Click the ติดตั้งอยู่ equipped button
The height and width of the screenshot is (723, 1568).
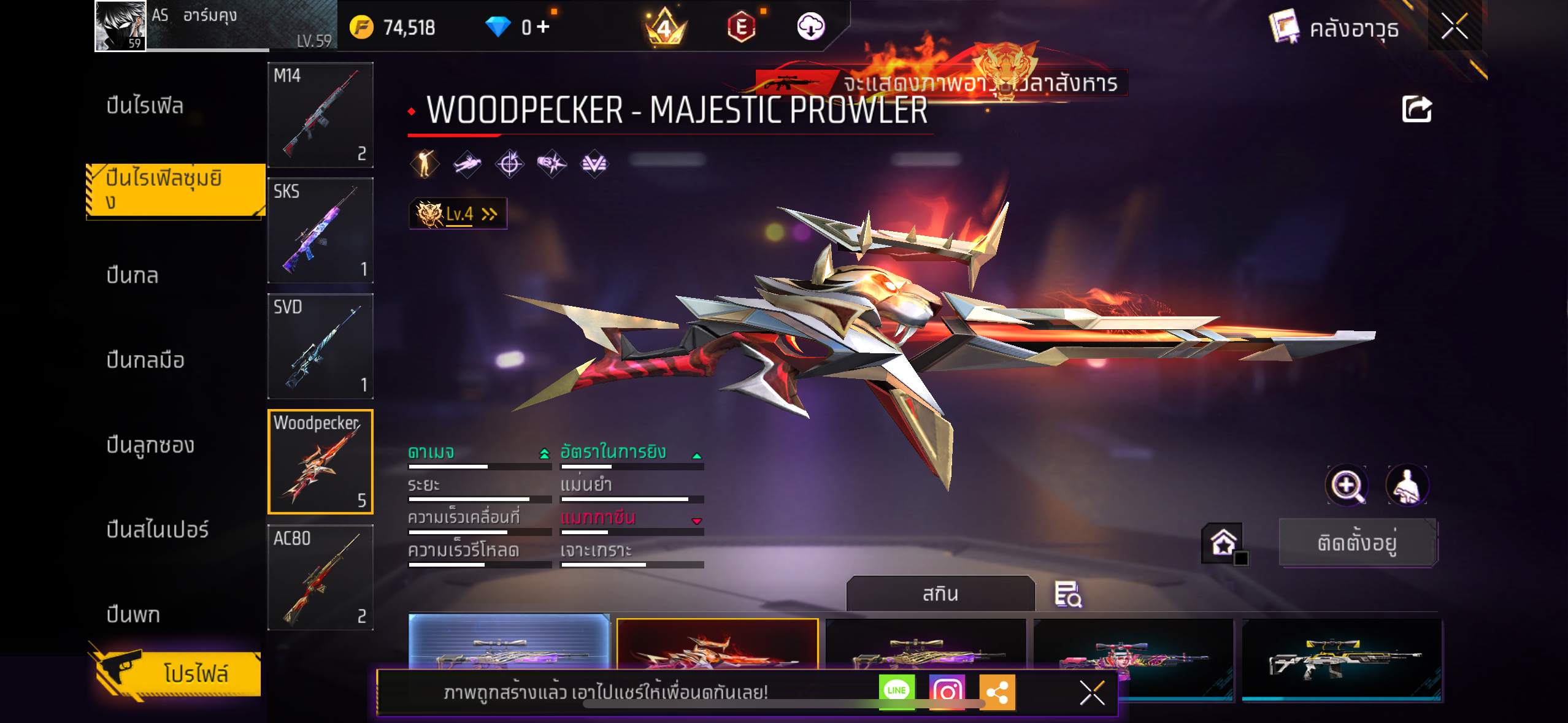point(1357,543)
